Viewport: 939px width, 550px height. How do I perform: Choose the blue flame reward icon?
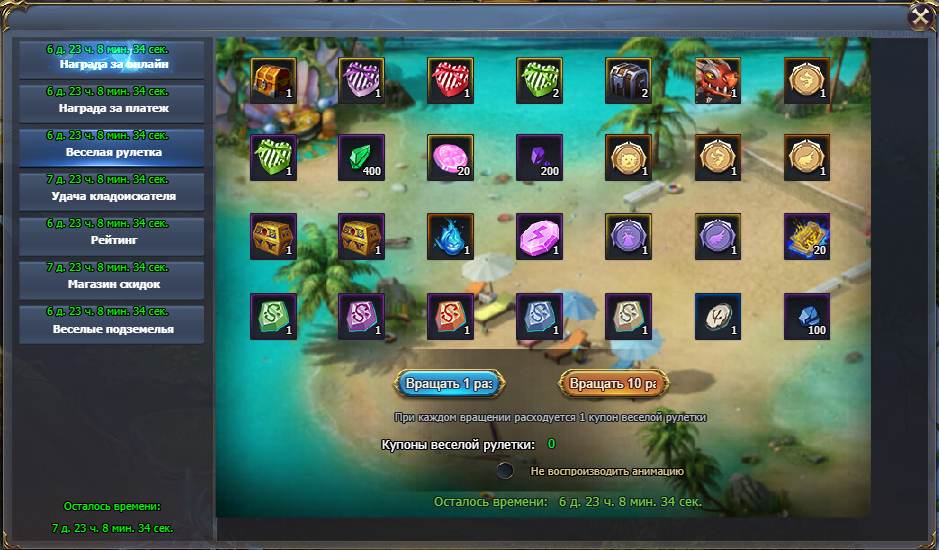click(450, 237)
